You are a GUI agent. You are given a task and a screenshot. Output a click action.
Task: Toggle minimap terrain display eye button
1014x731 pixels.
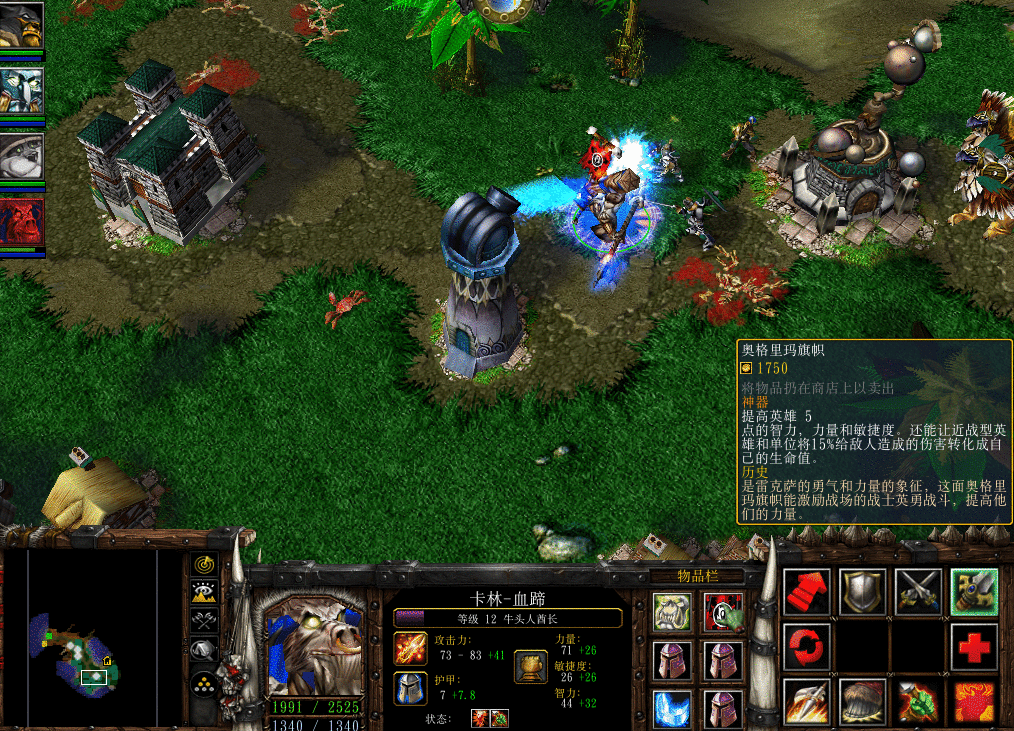pyautogui.click(x=205, y=594)
